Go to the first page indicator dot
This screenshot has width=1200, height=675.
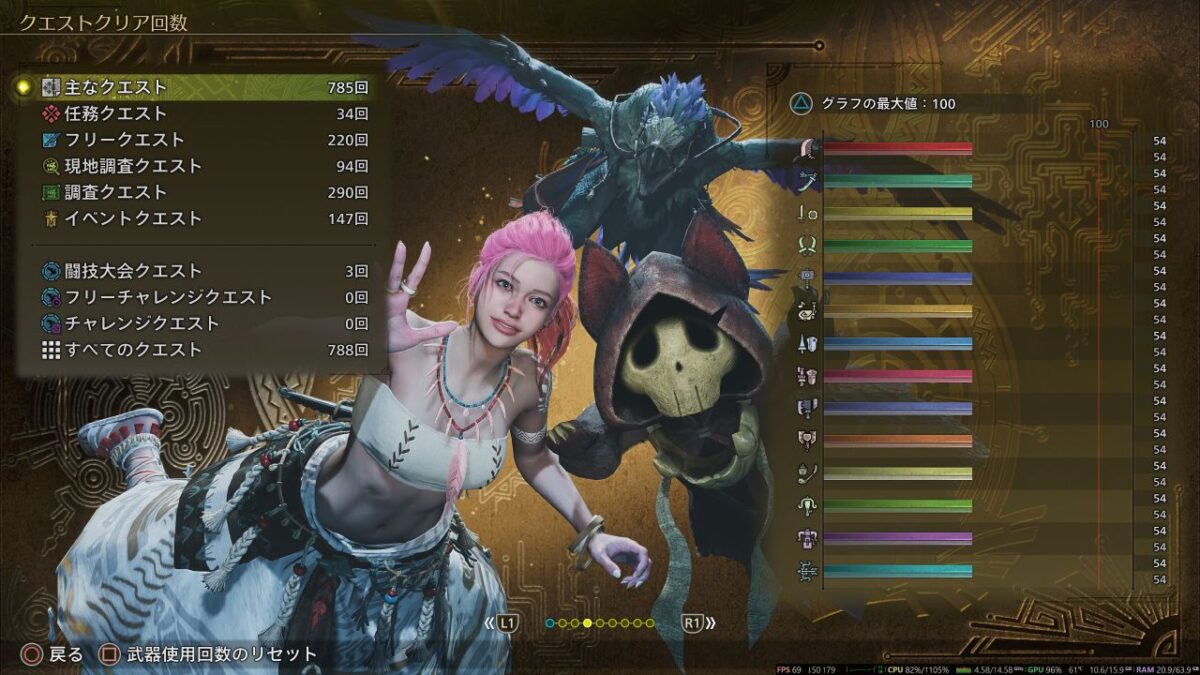(x=550, y=623)
